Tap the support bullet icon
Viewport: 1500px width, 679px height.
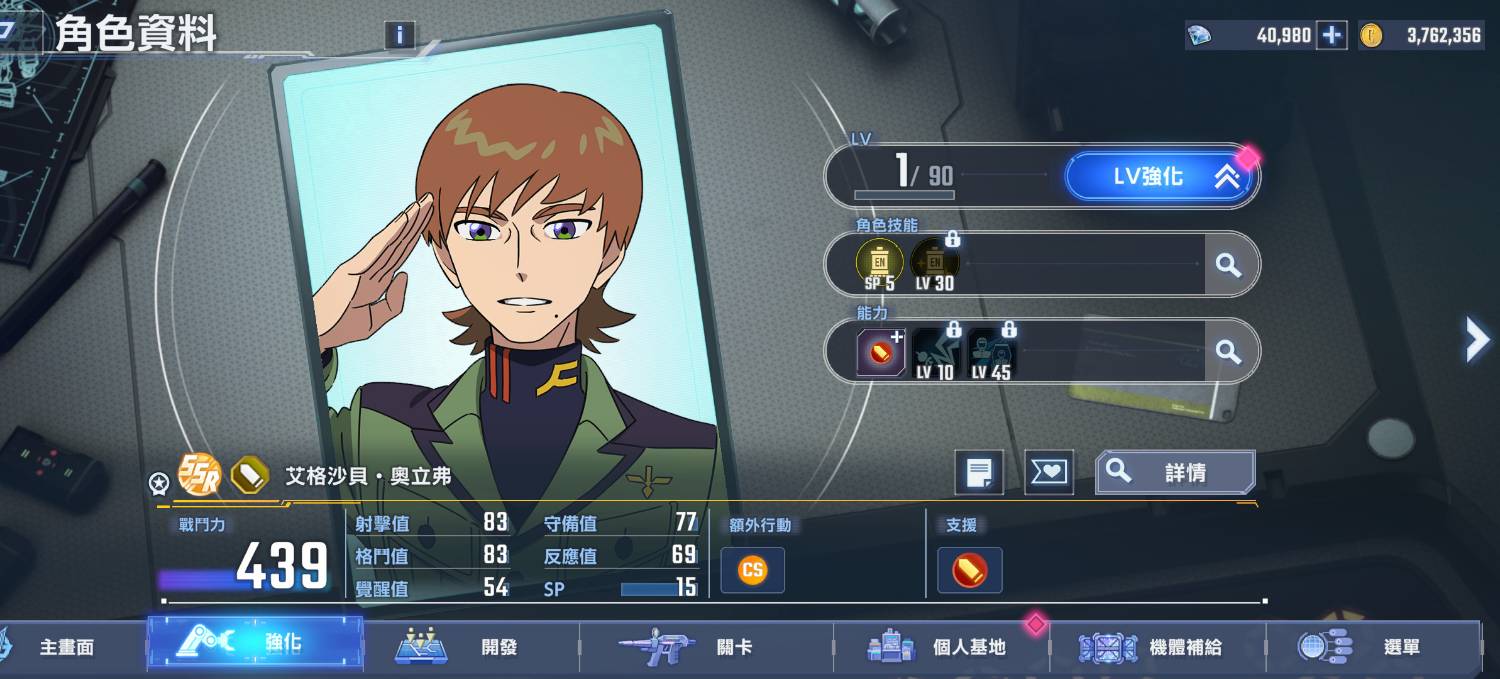tap(969, 570)
